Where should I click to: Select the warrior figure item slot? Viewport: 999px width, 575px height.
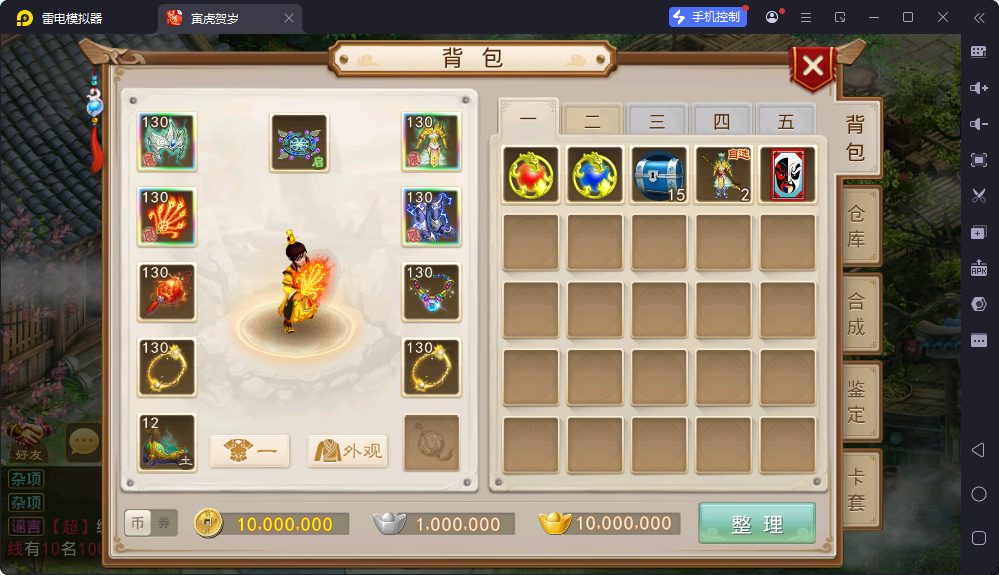pos(723,176)
